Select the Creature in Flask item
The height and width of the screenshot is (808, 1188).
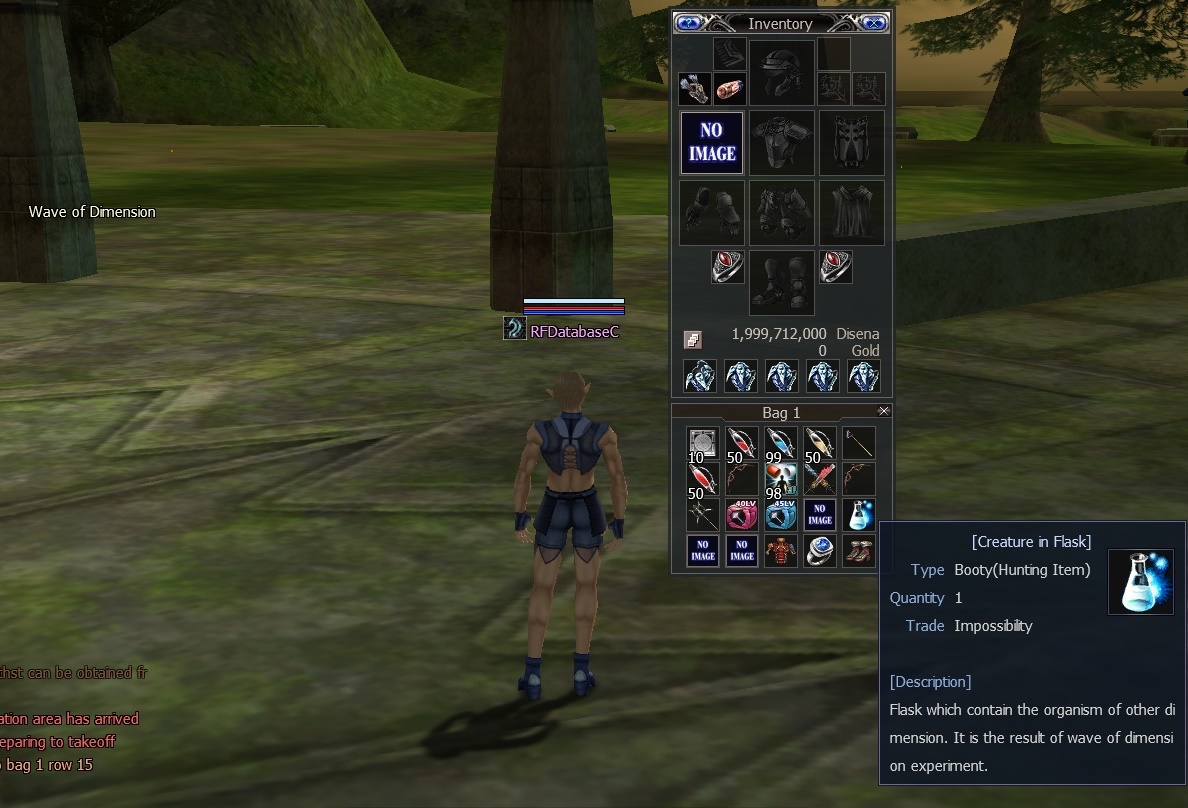pos(859,514)
